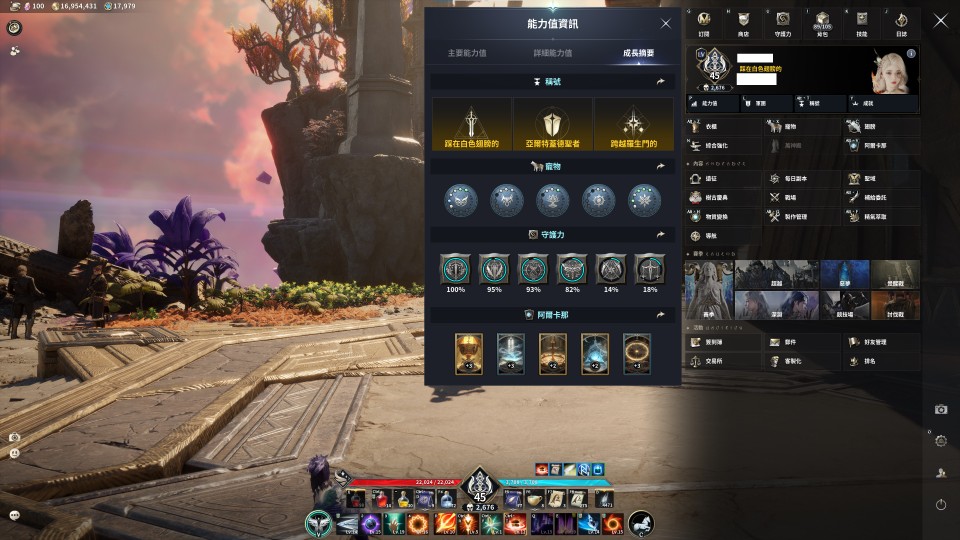Open the camera screenshot button
The width and height of the screenshot is (960, 540).
coord(940,409)
